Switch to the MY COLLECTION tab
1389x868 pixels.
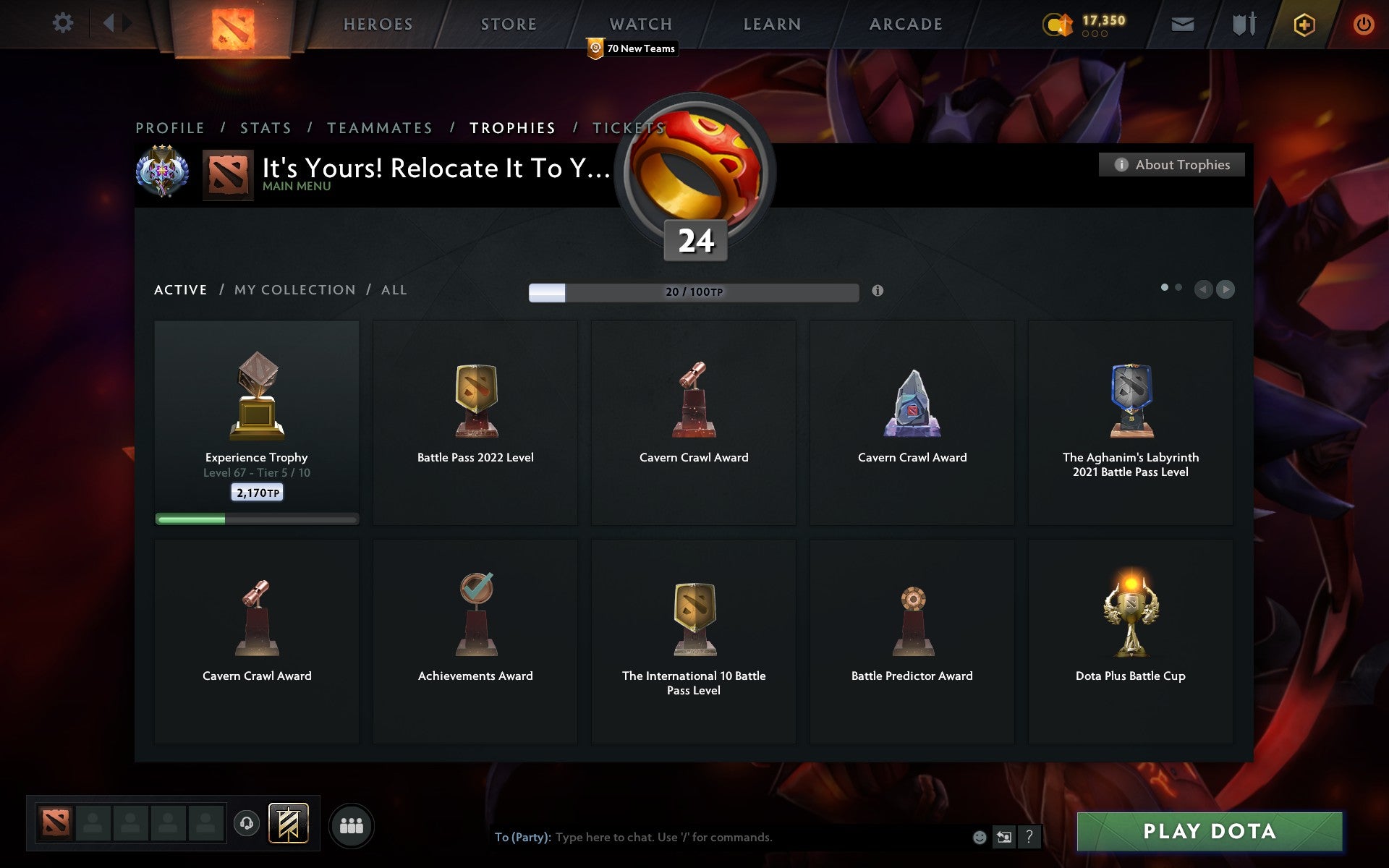(294, 289)
